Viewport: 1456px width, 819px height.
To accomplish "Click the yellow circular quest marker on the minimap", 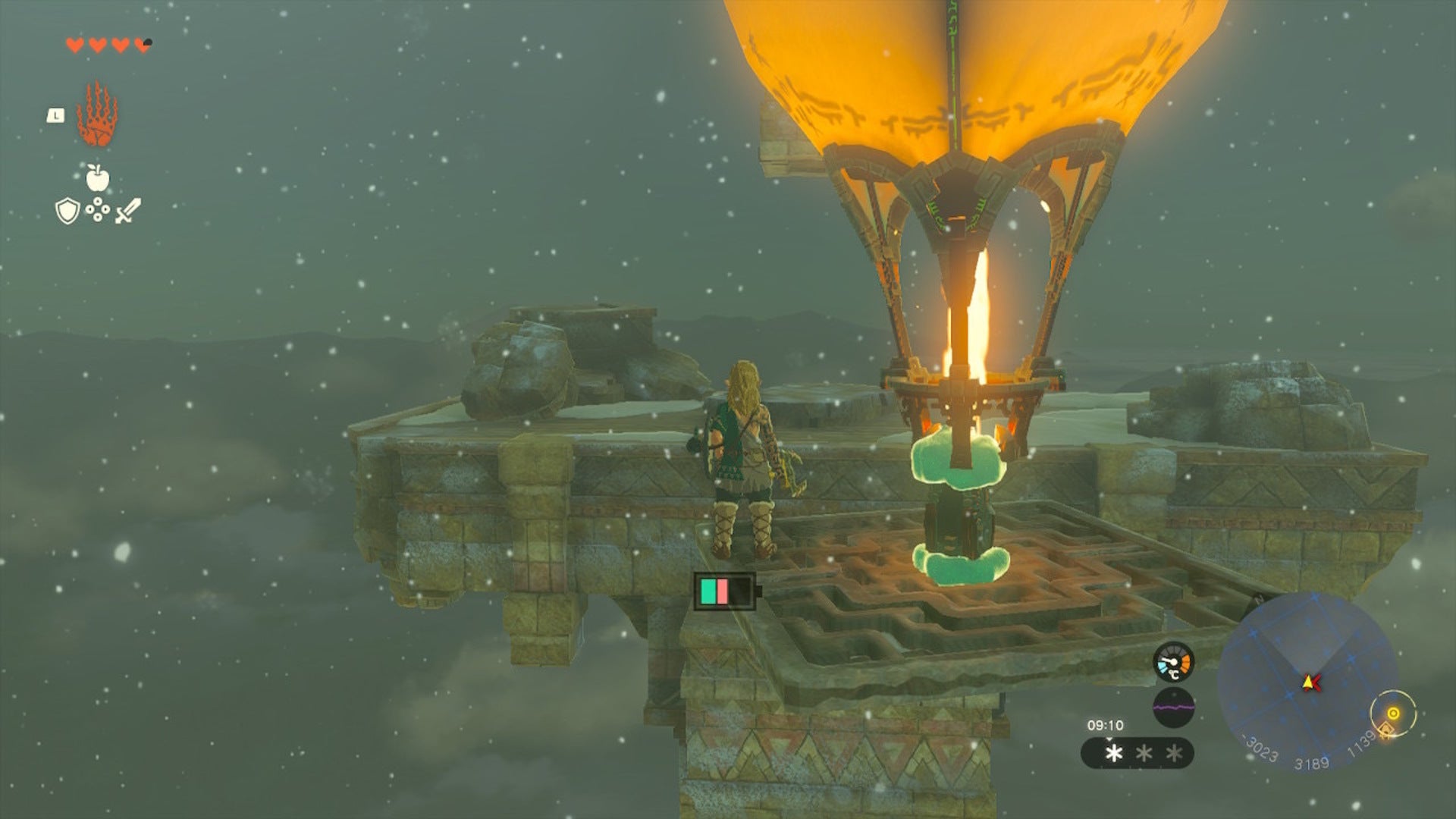I will [1394, 711].
